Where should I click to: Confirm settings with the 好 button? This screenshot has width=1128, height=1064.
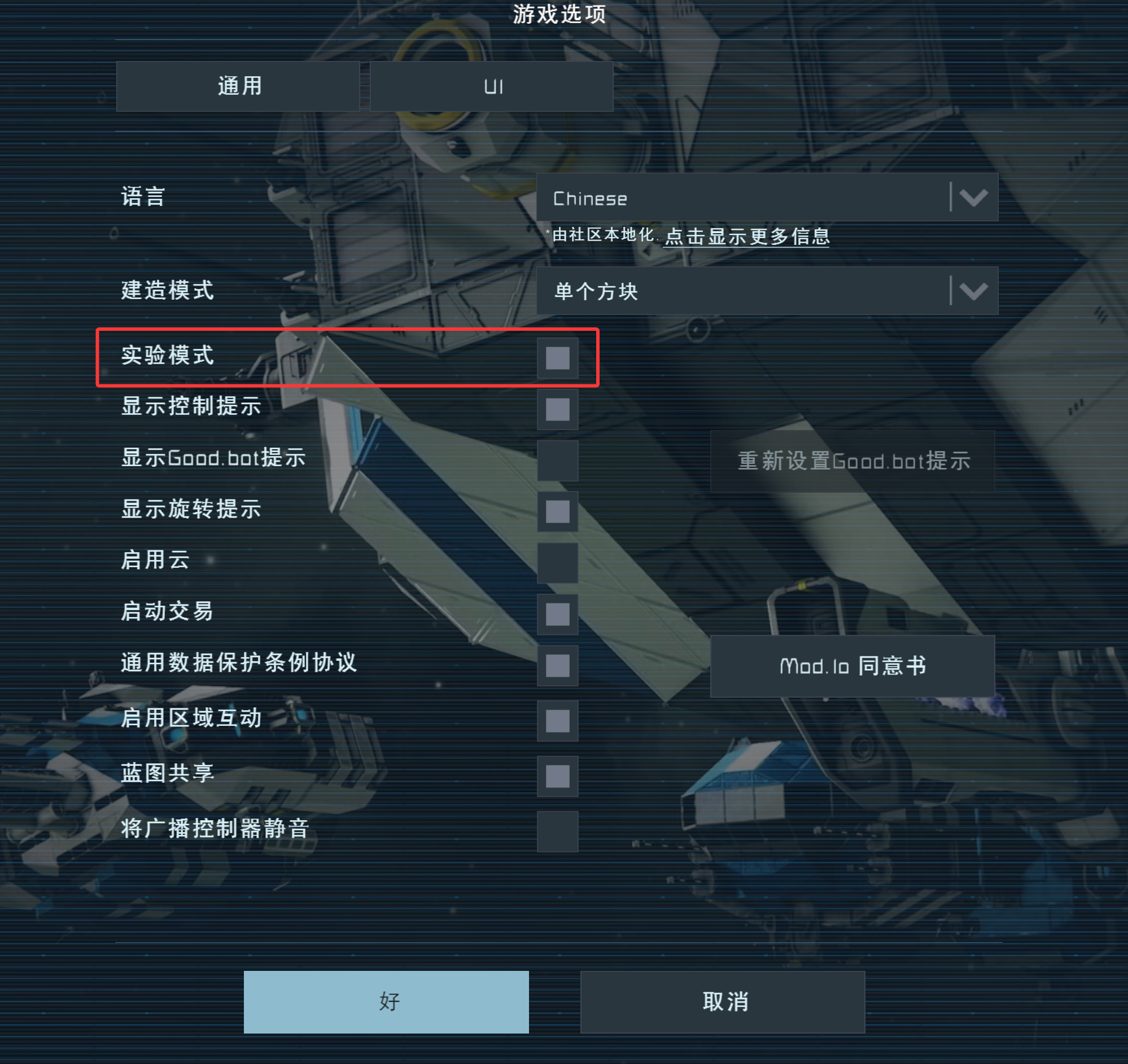click(385, 1001)
